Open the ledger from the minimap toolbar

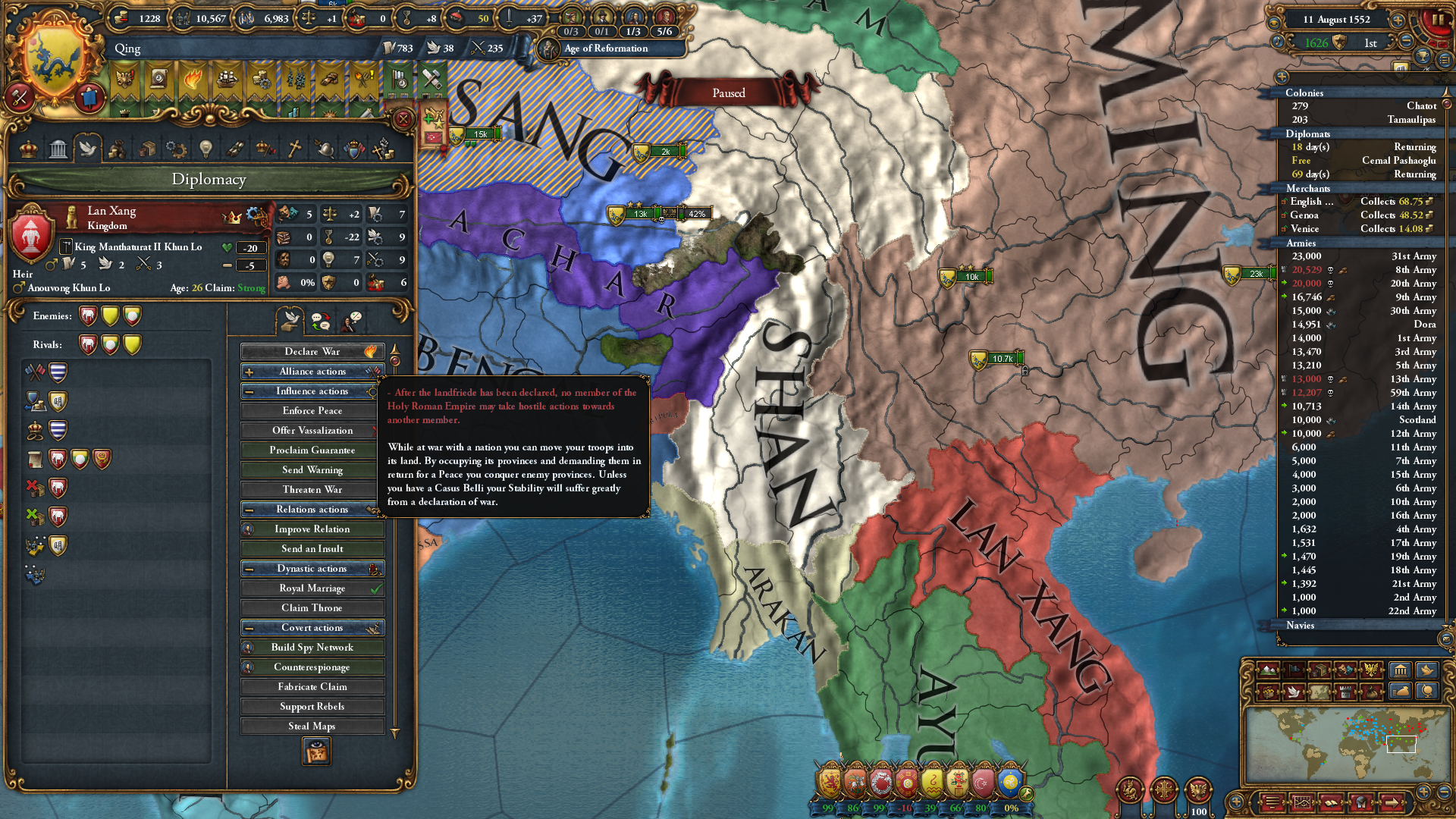1400,670
